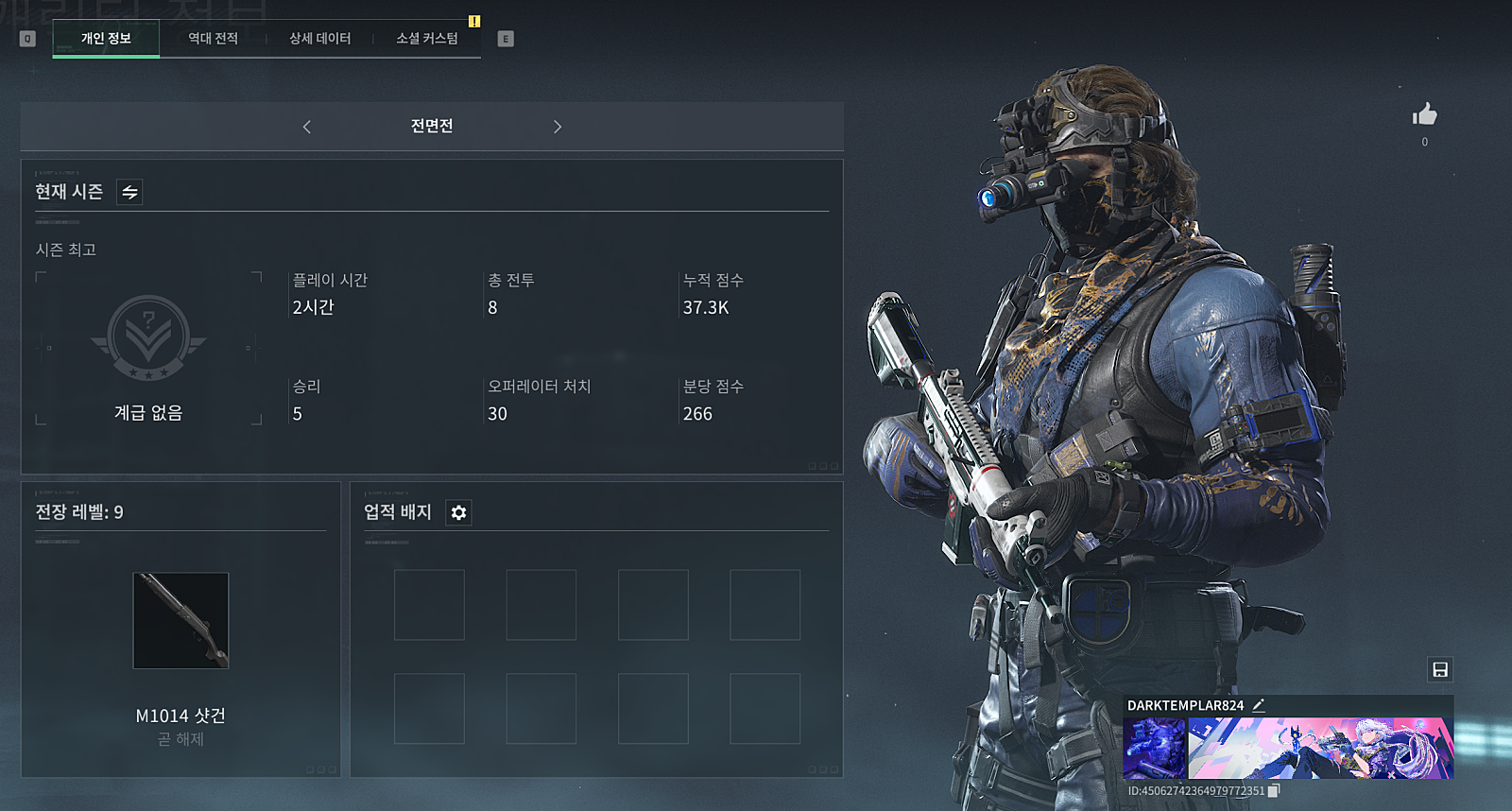
Task: Copy the player ID using the copy icon
Action: click(1273, 791)
